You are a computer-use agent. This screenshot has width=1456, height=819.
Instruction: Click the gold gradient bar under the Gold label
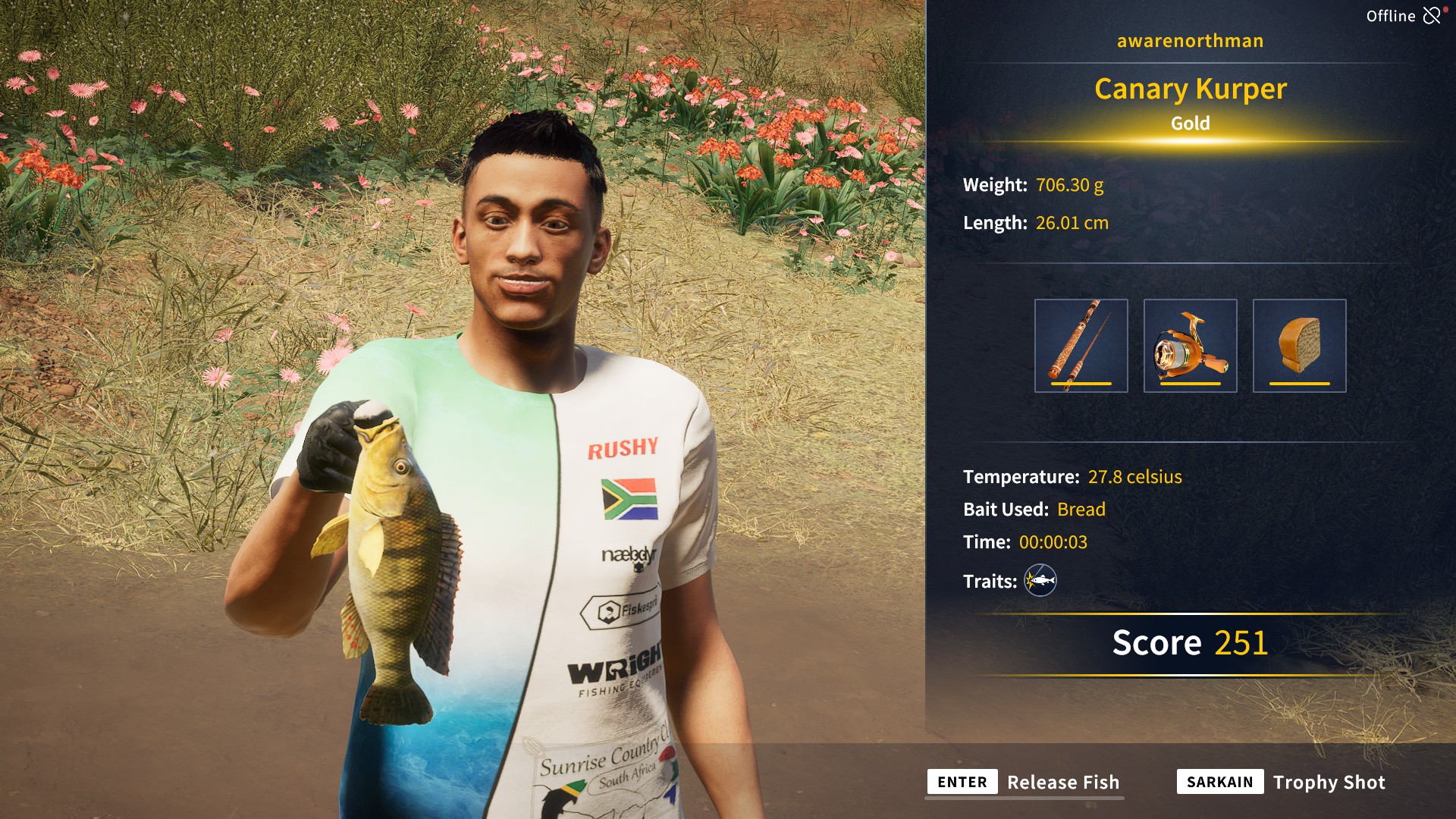tap(1189, 143)
